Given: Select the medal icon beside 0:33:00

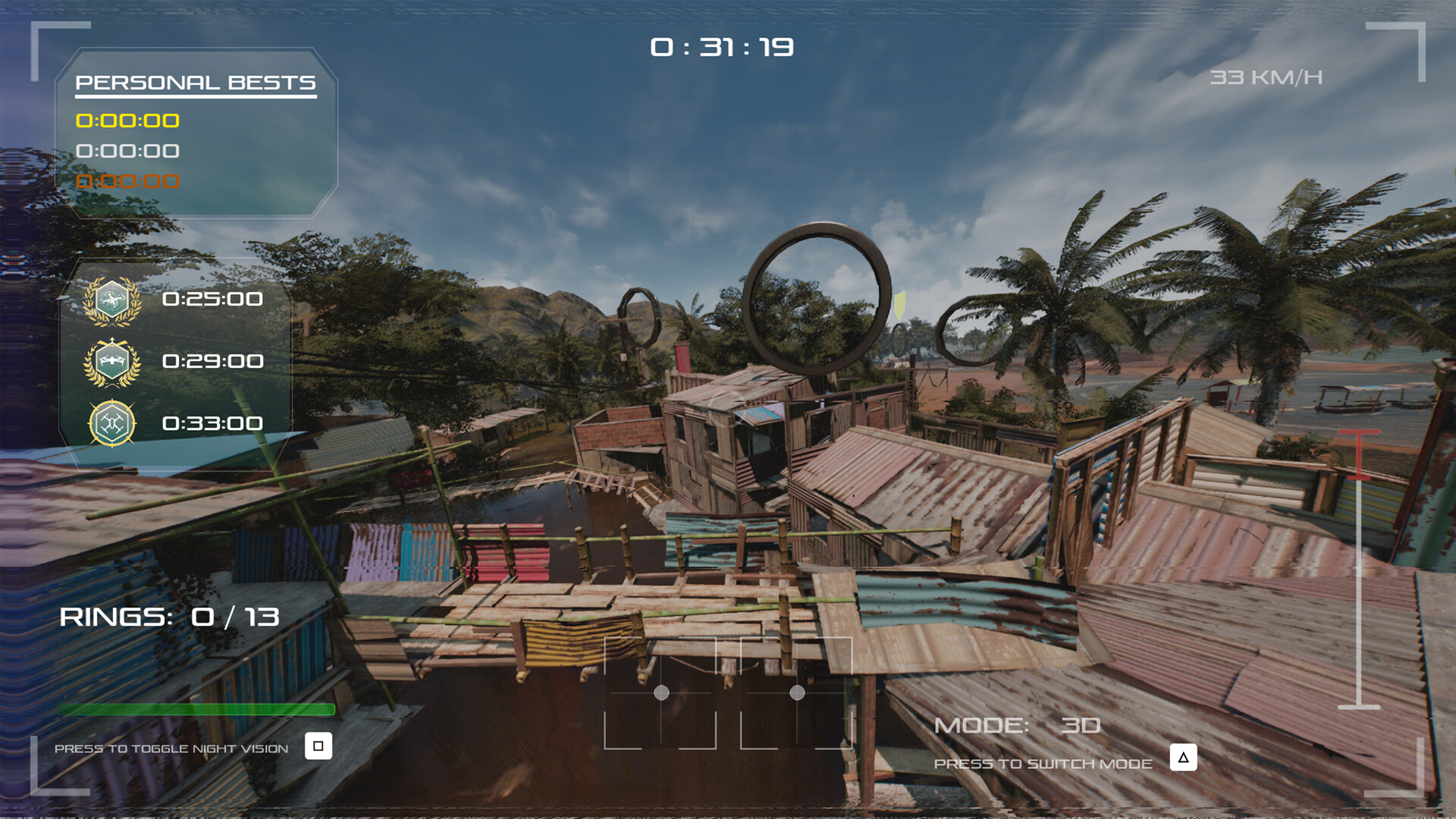Looking at the screenshot, I should coord(112,423).
